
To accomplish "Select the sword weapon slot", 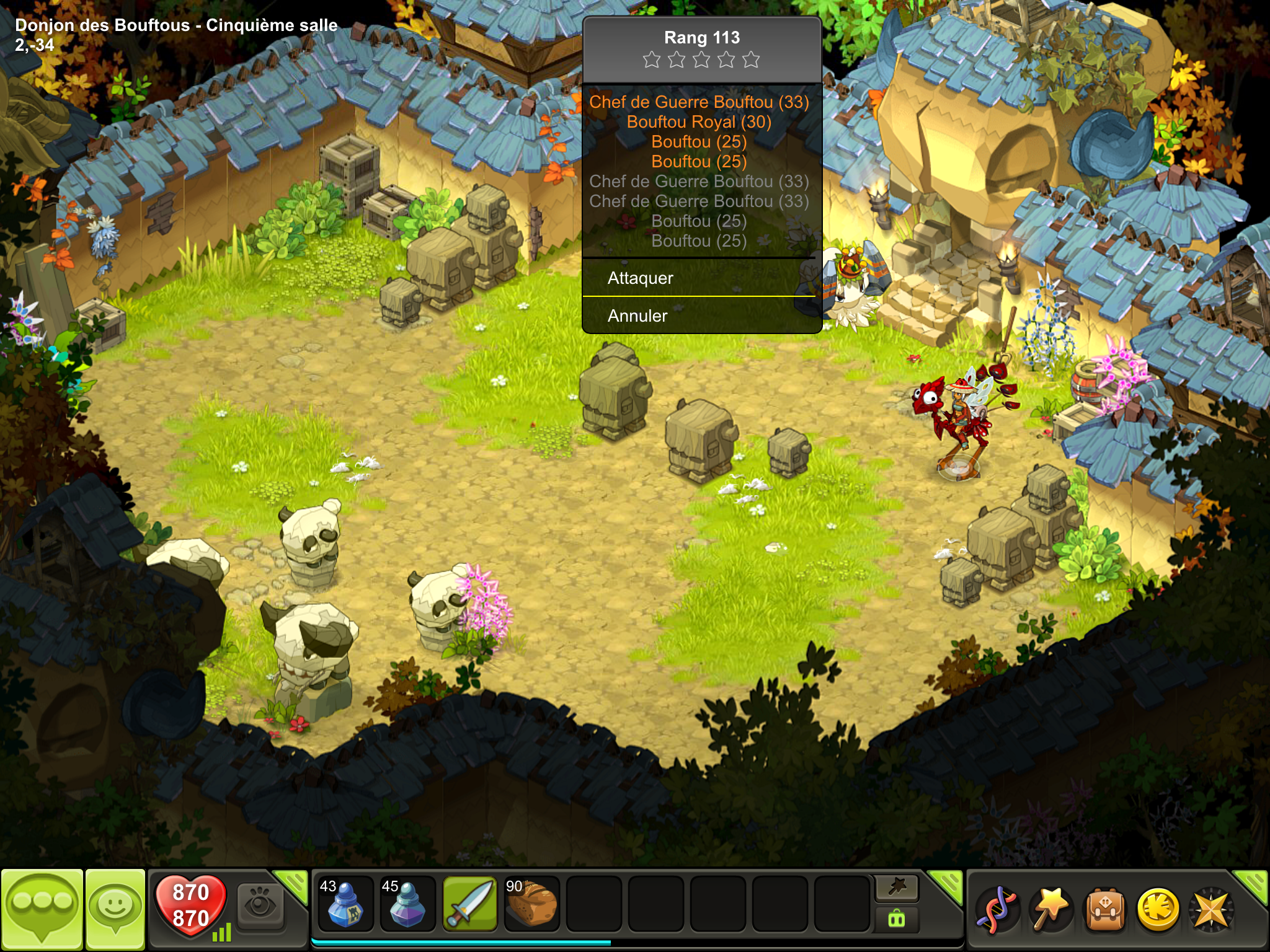I will coord(469,904).
